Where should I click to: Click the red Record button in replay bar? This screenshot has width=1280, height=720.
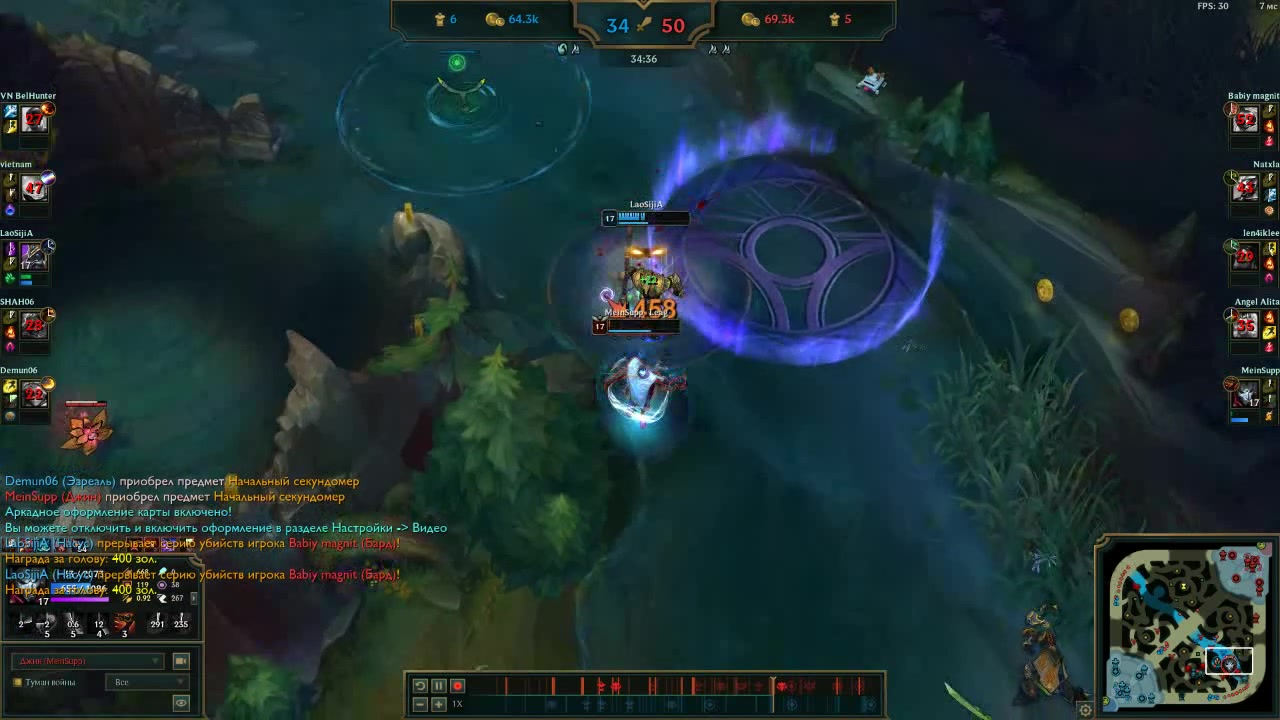pos(458,686)
